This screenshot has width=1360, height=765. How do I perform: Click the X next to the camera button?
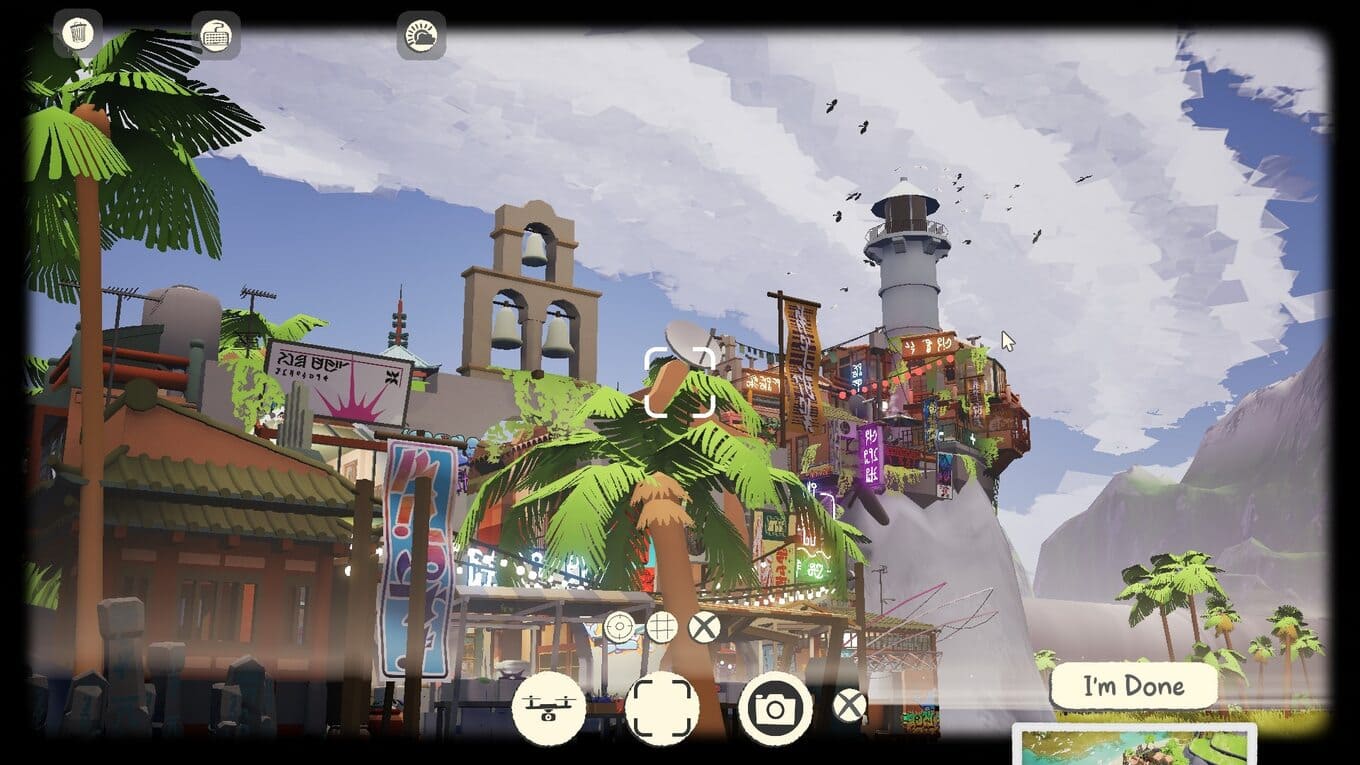coord(849,706)
